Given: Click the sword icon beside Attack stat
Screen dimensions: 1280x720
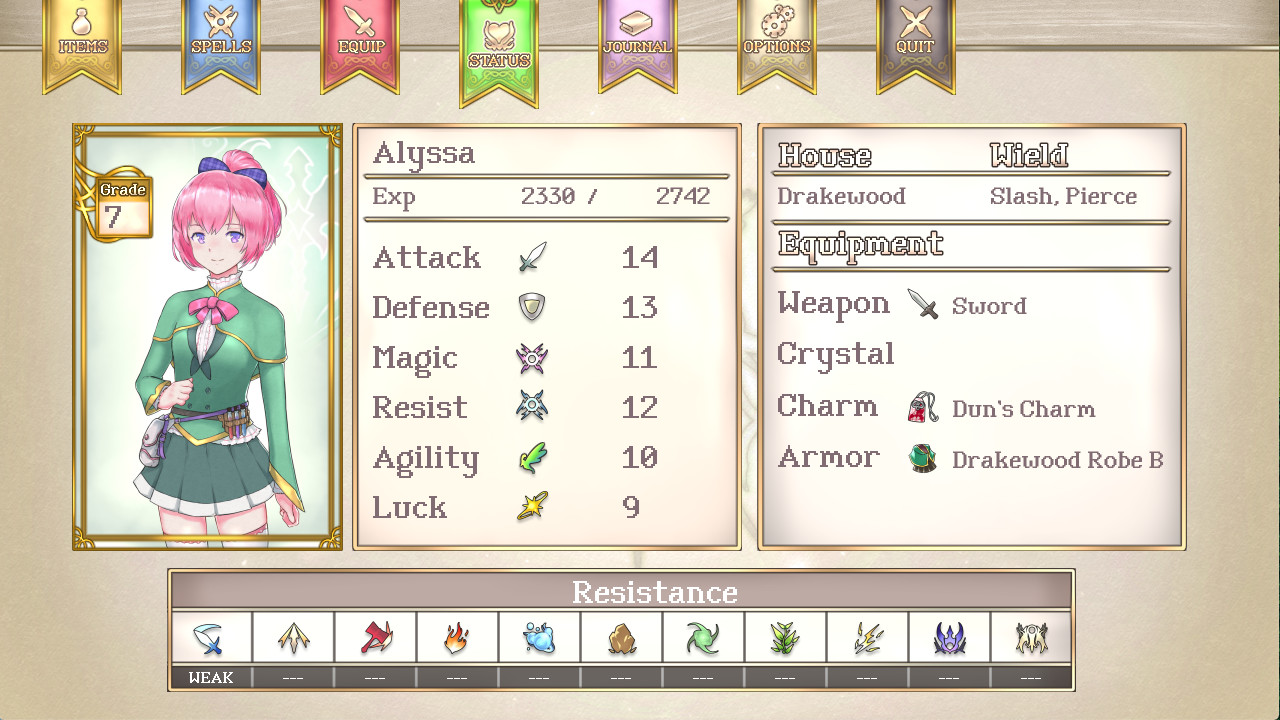Looking at the screenshot, I should coord(531,257).
